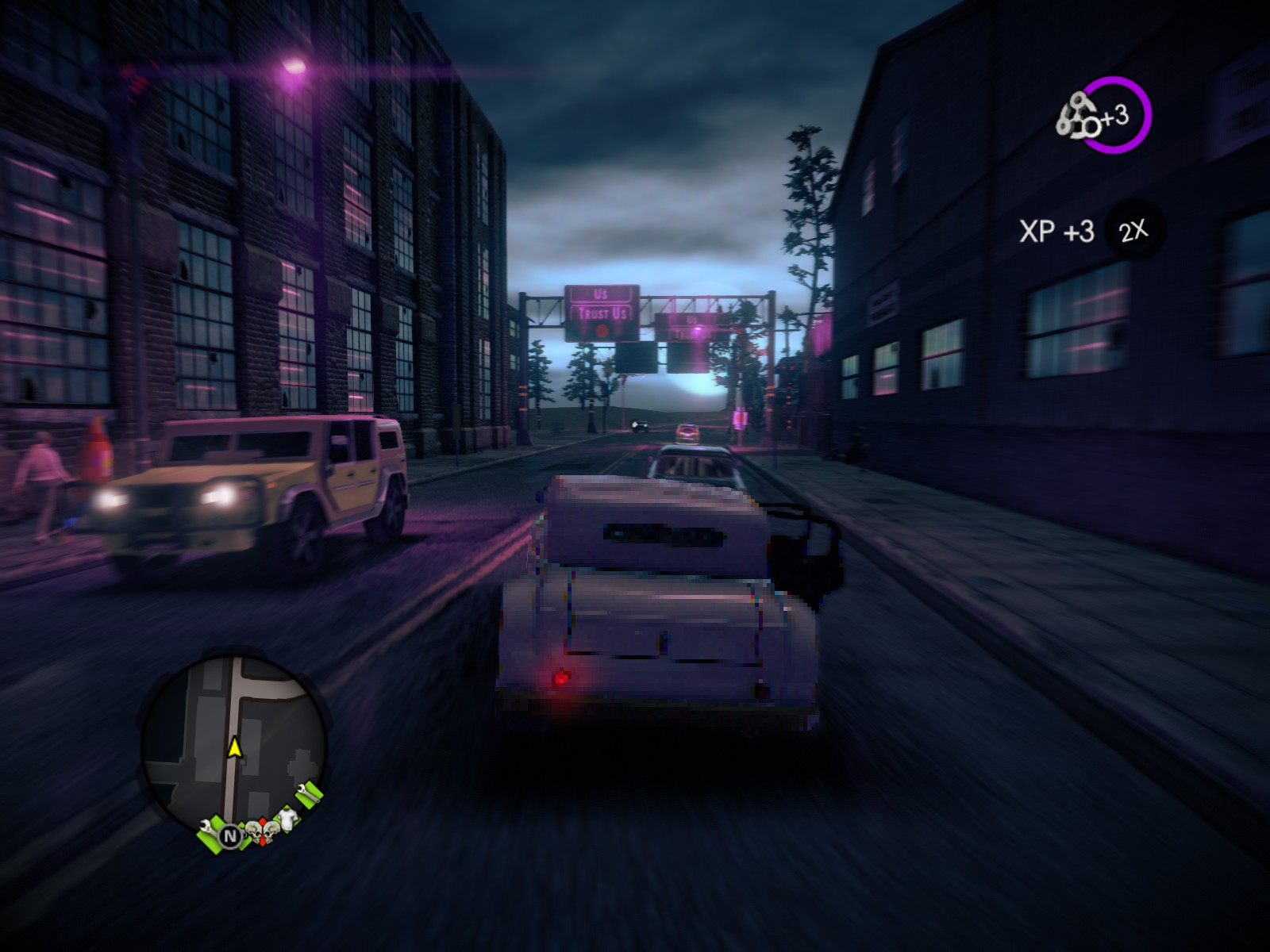Screen dimensions: 1270x952
Task: Select the white shirt clothing store marker
Action: (x=286, y=820)
